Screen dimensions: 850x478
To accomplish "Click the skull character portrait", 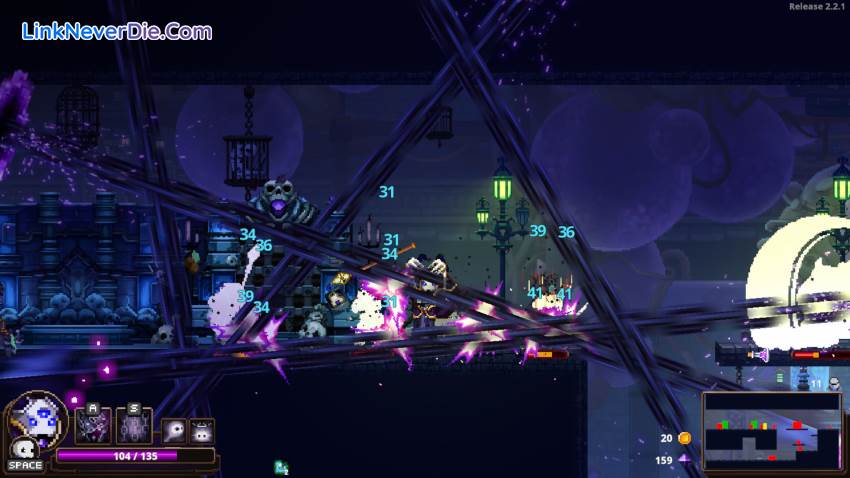I will [x=38, y=420].
